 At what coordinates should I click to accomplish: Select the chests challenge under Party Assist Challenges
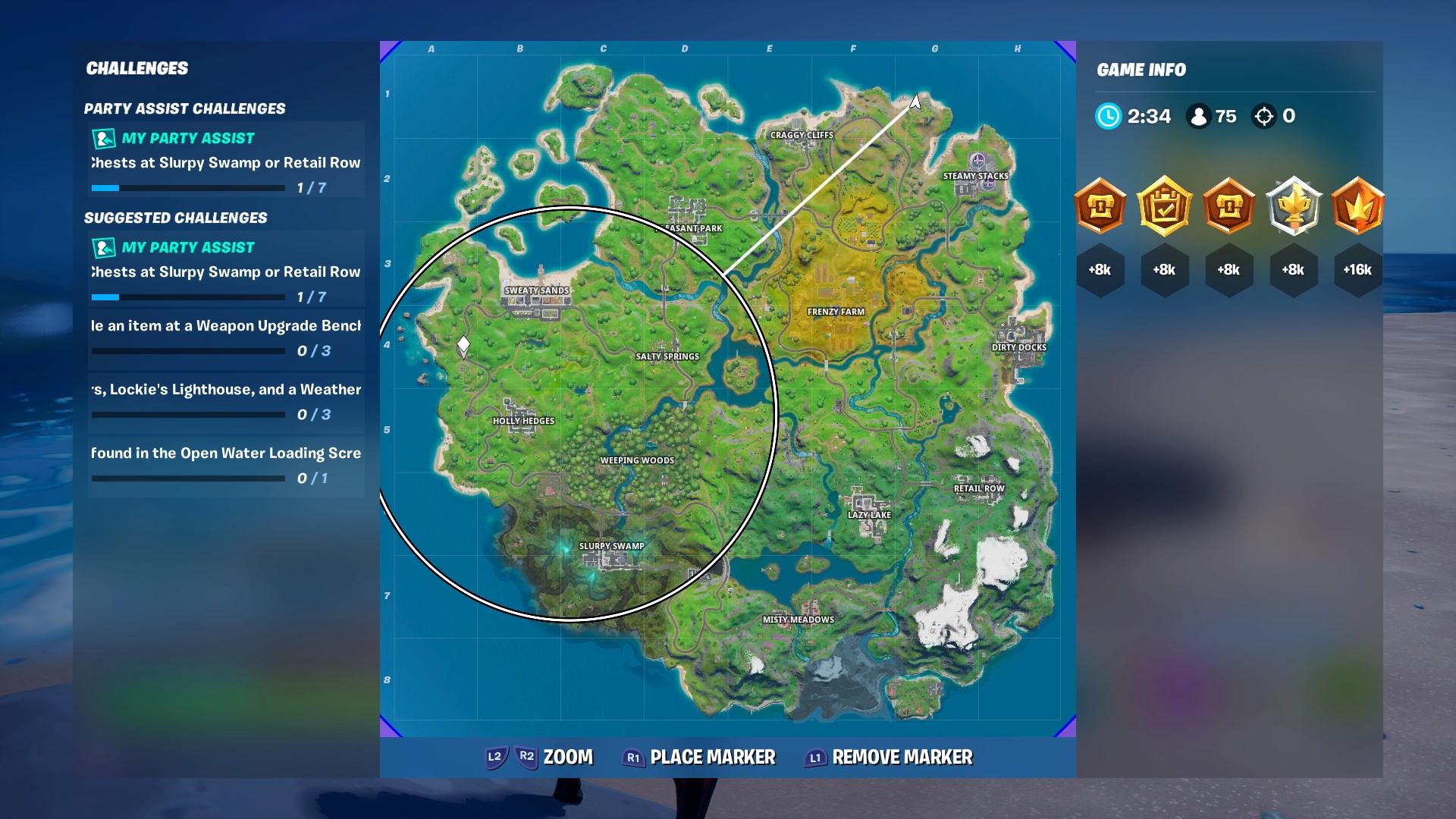click(226, 162)
